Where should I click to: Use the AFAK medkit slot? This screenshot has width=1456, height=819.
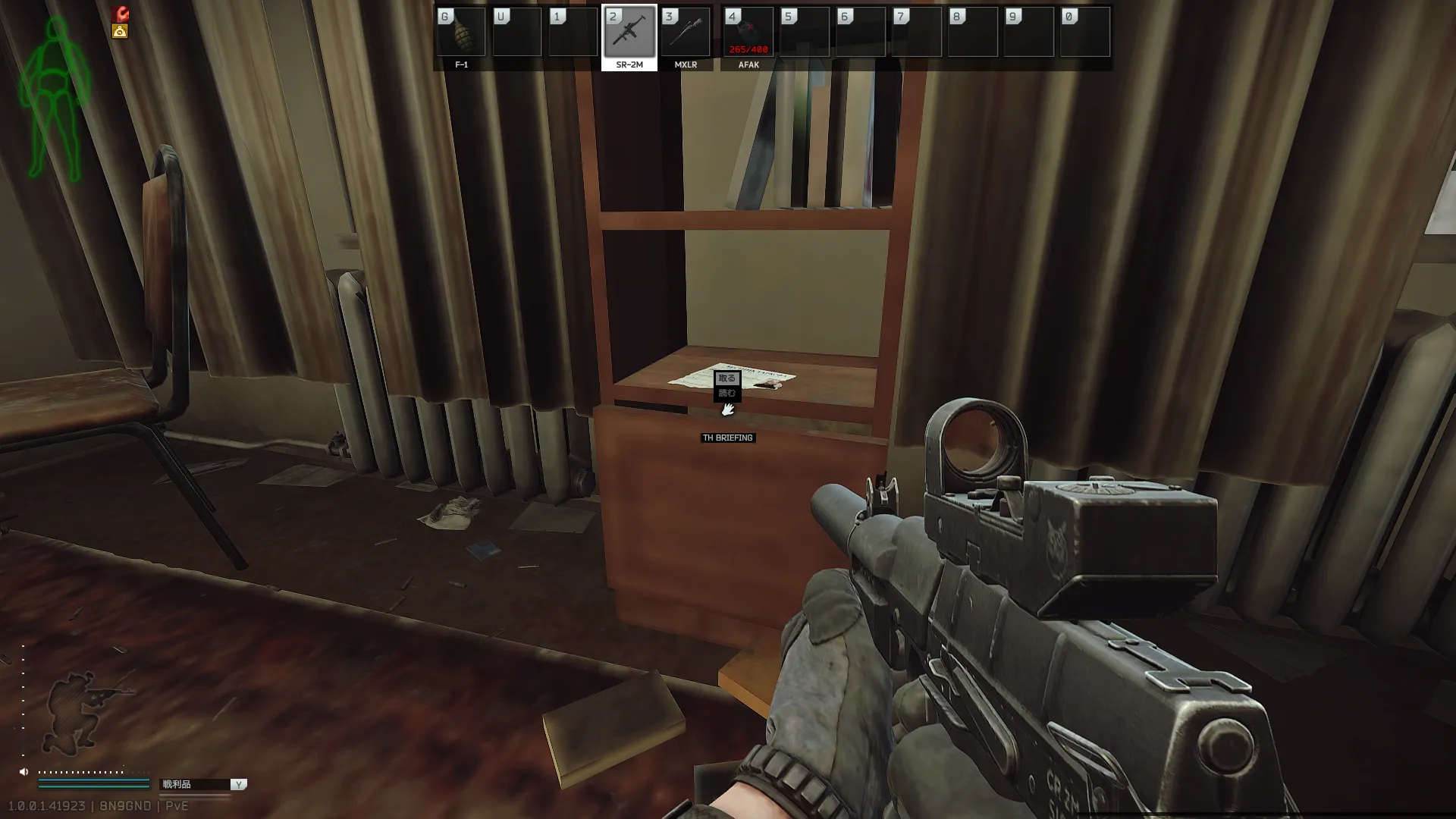pyautogui.click(x=748, y=33)
